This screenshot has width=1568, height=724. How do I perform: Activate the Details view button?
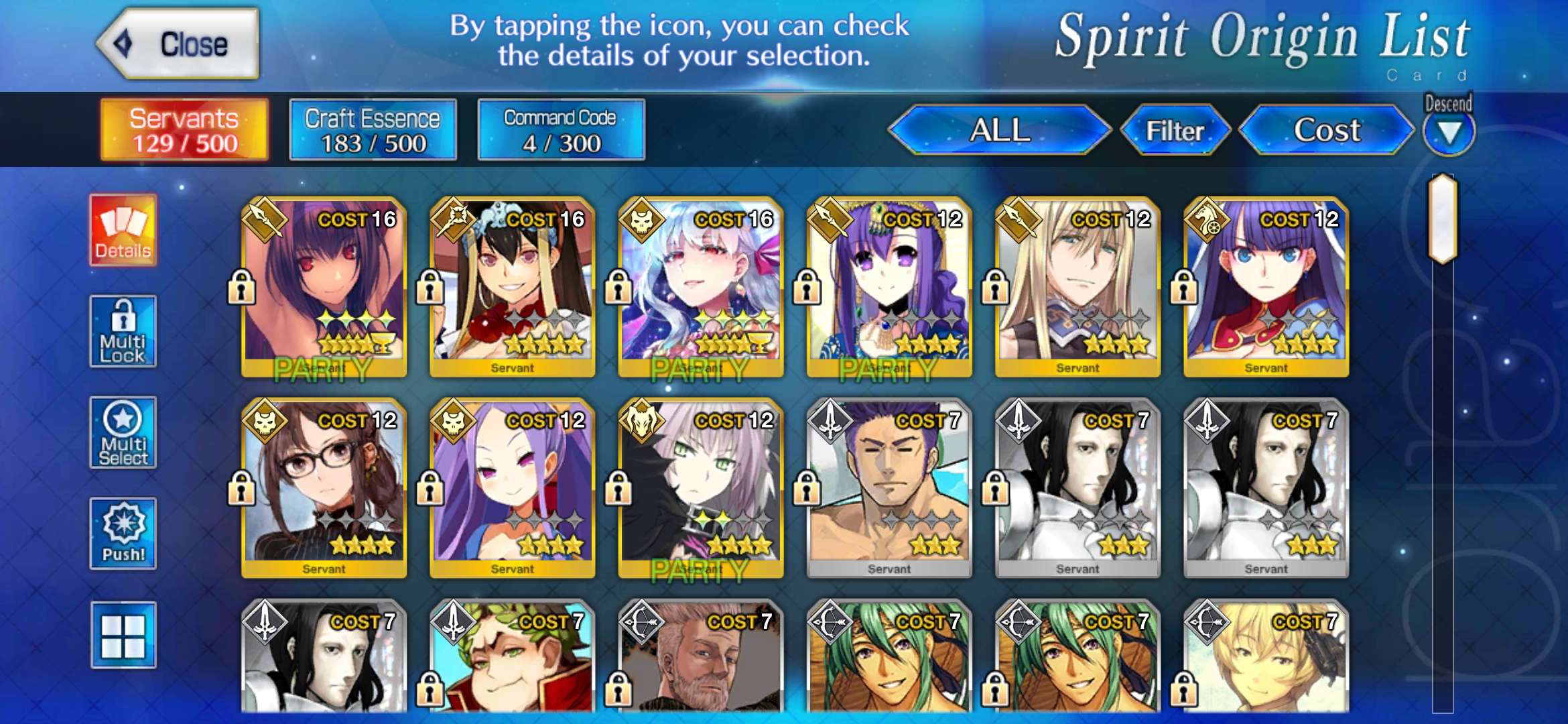pyautogui.click(x=123, y=231)
